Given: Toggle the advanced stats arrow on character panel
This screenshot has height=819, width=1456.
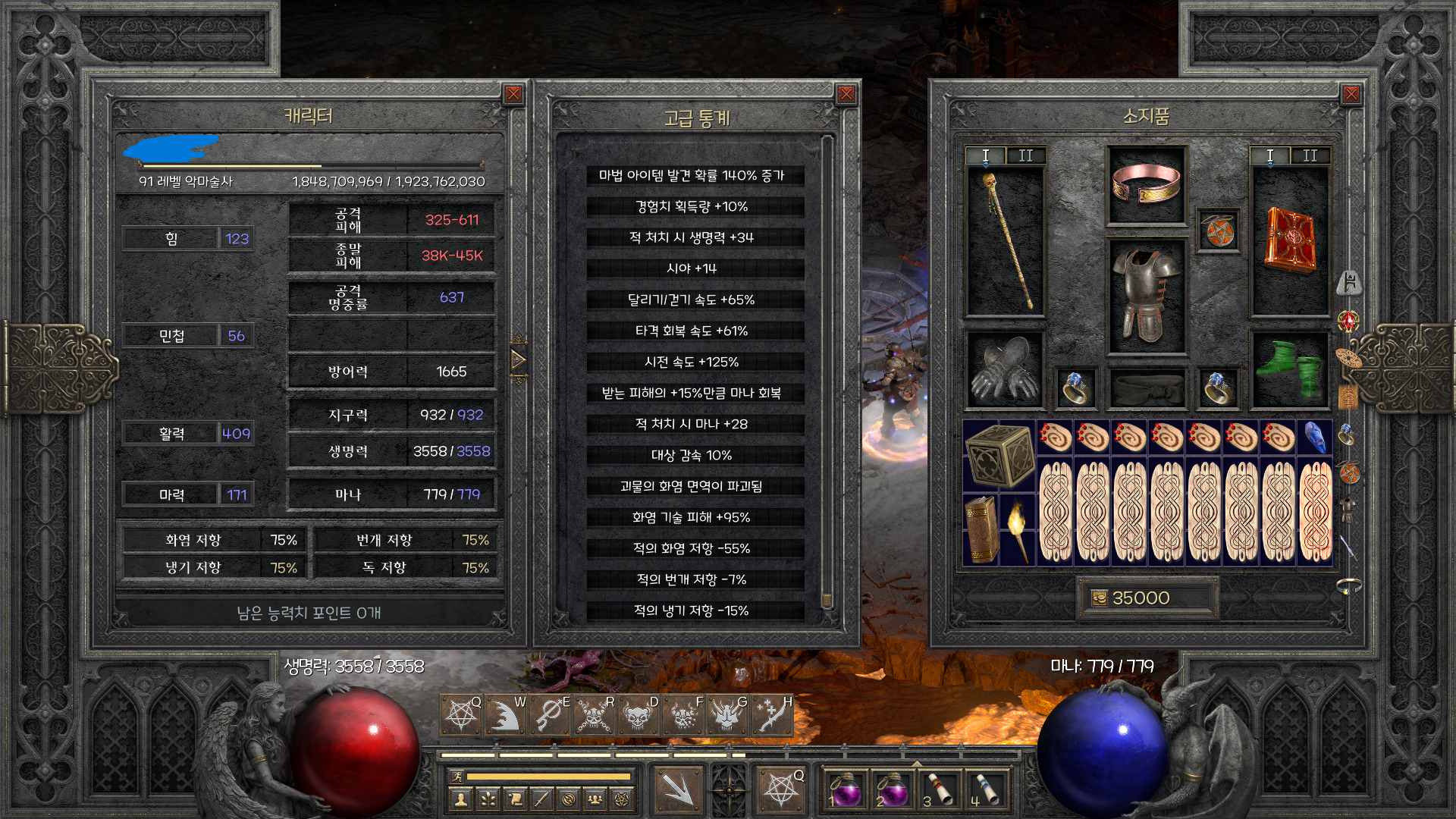Looking at the screenshot, I should click(519, 359).
